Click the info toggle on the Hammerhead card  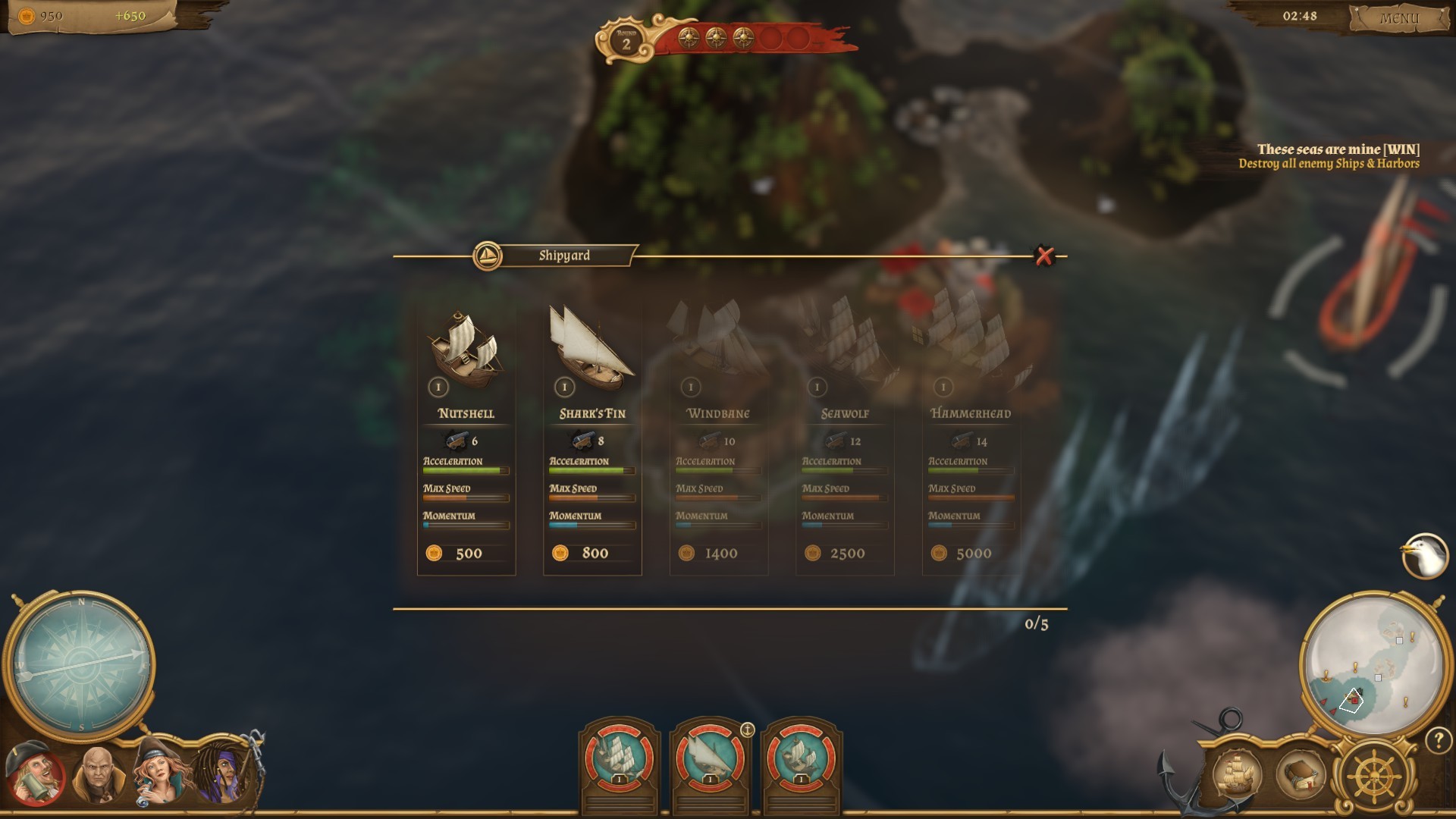pos(945,387)
